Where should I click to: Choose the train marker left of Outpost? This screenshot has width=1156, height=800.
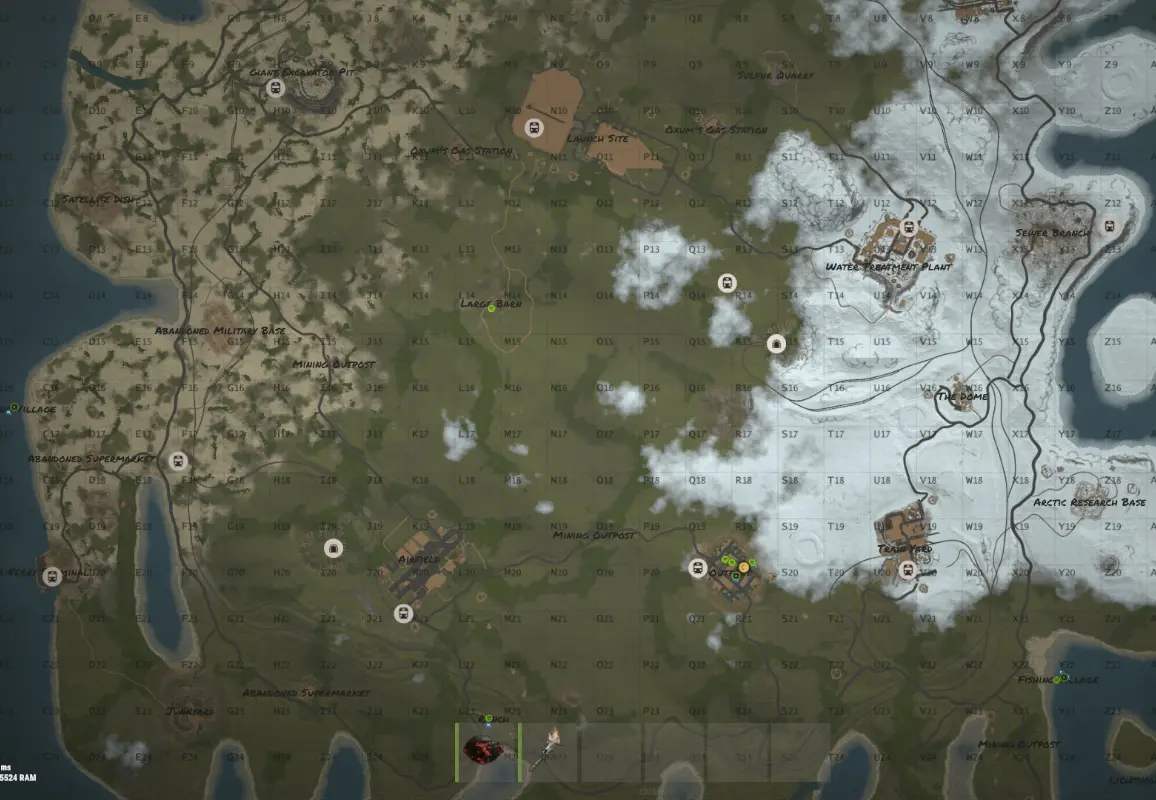tap(699, 568)
